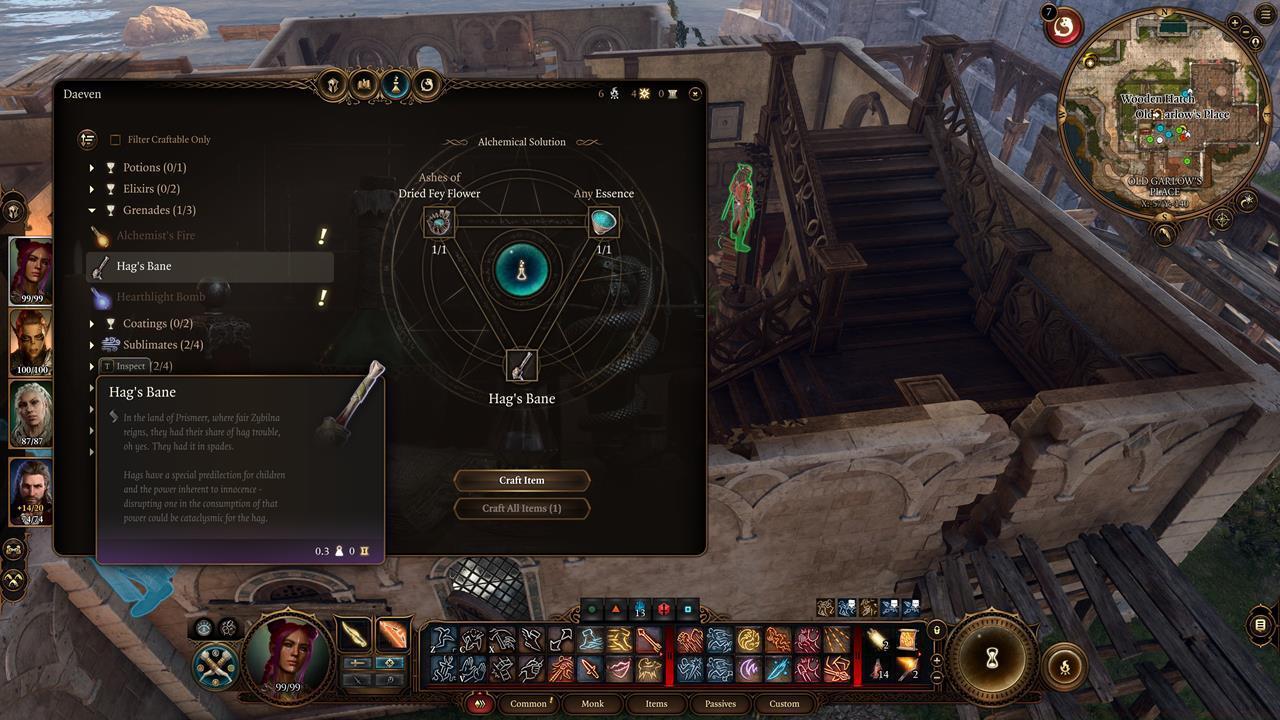The height and width of the screenshot is (720, 1280).
Task: Toggle the padlock to lock the hotbar
Action: [937, 632]
